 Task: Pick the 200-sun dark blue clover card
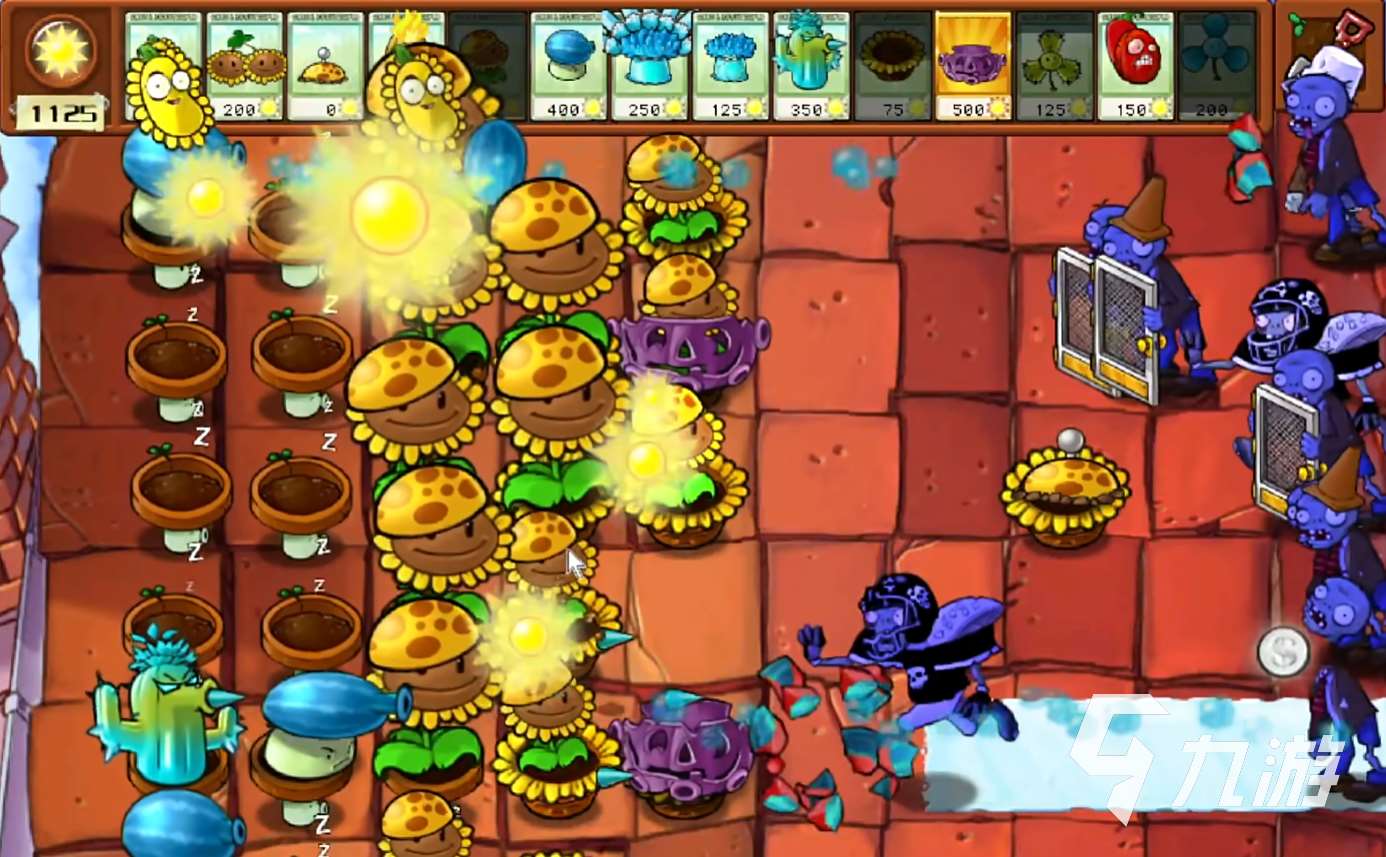coord(1216,65)
